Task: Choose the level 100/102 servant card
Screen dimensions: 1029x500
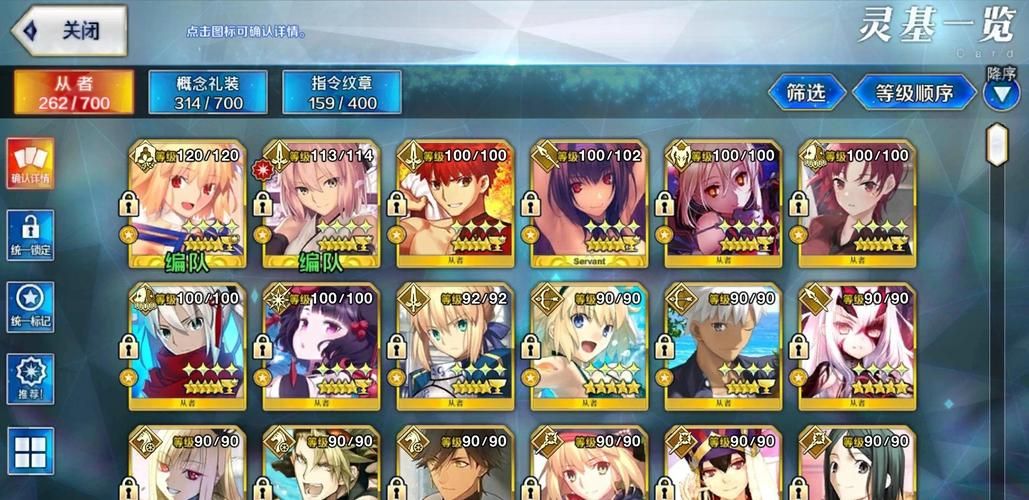Action: click(589, 205)
